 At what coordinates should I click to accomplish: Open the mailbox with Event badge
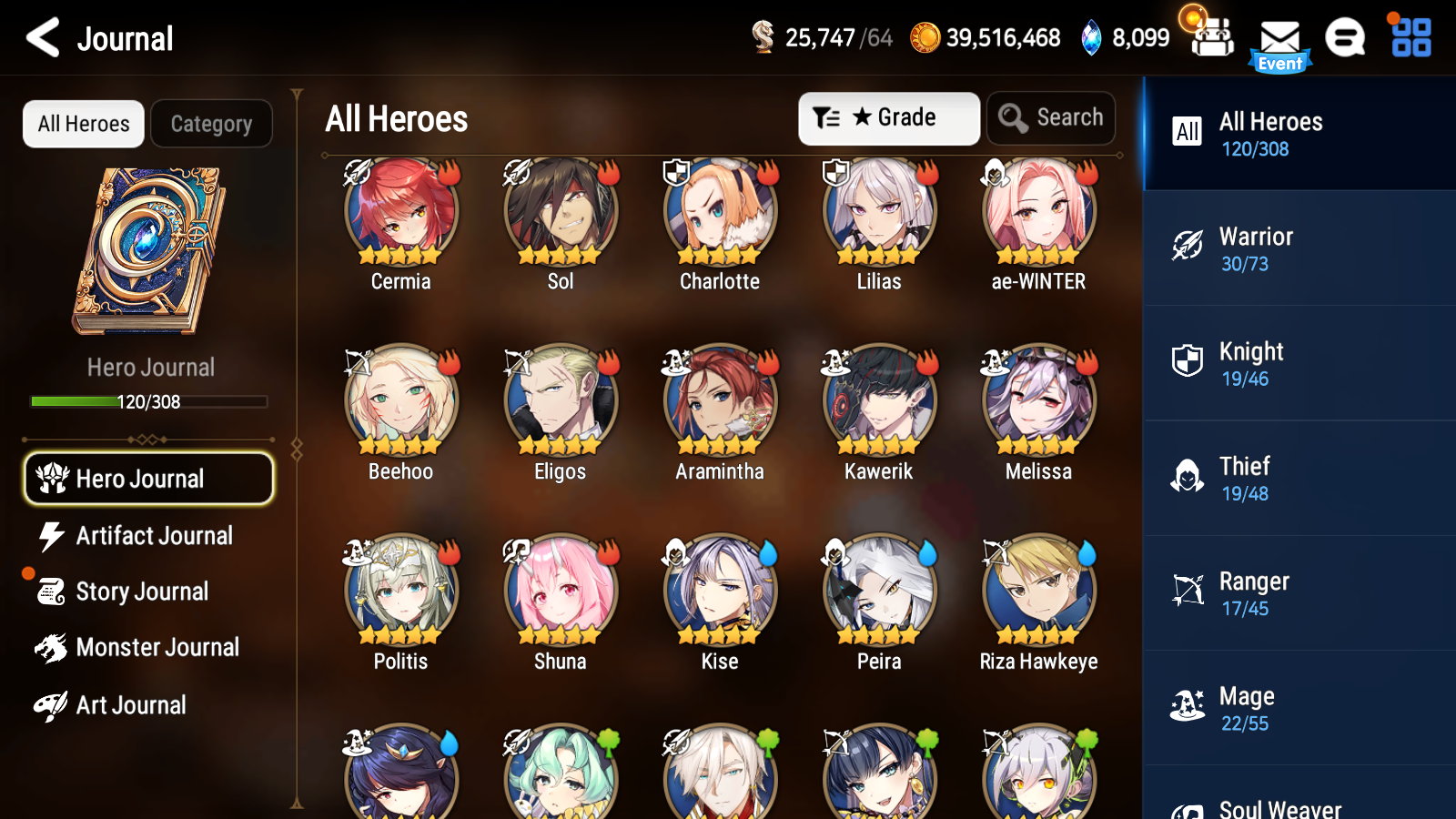1279,38
